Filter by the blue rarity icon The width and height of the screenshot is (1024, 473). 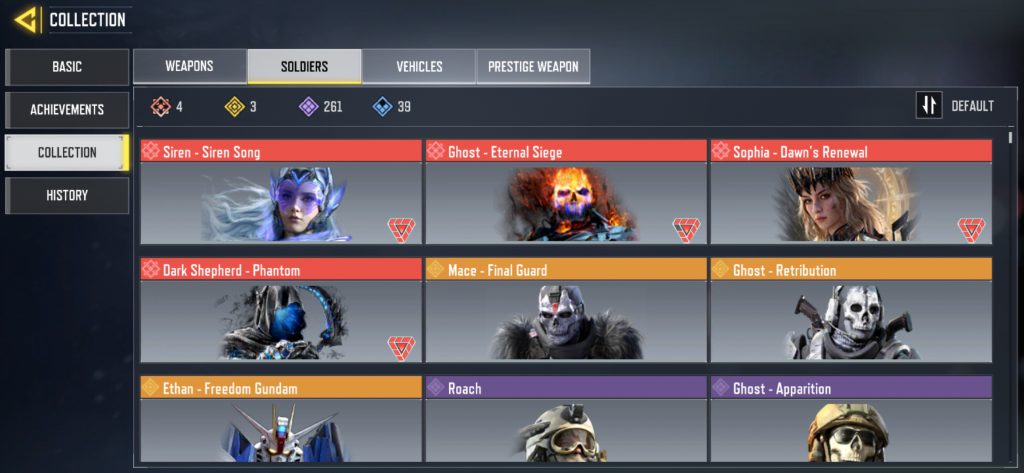pyautogui.click(x=382, y=106)
